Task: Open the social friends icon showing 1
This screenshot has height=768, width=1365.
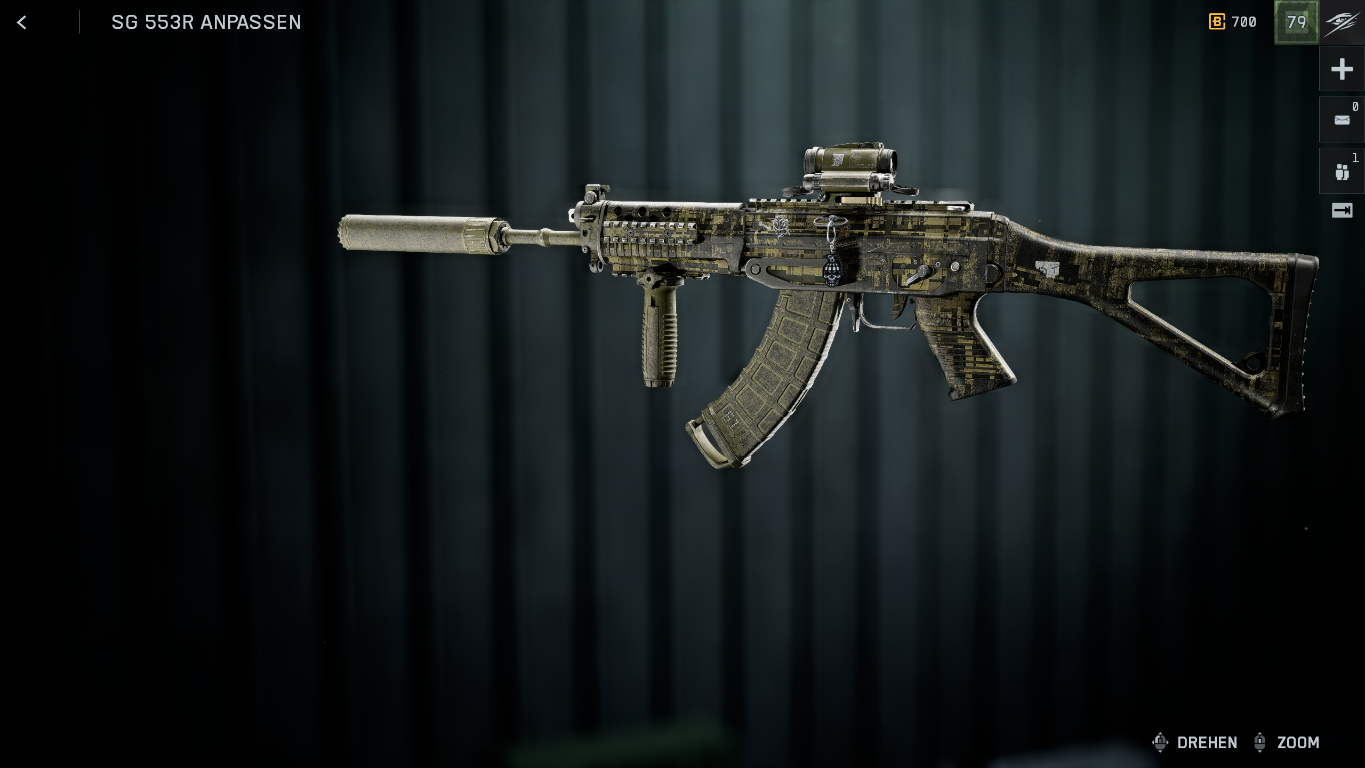Action: [1342, 171]
